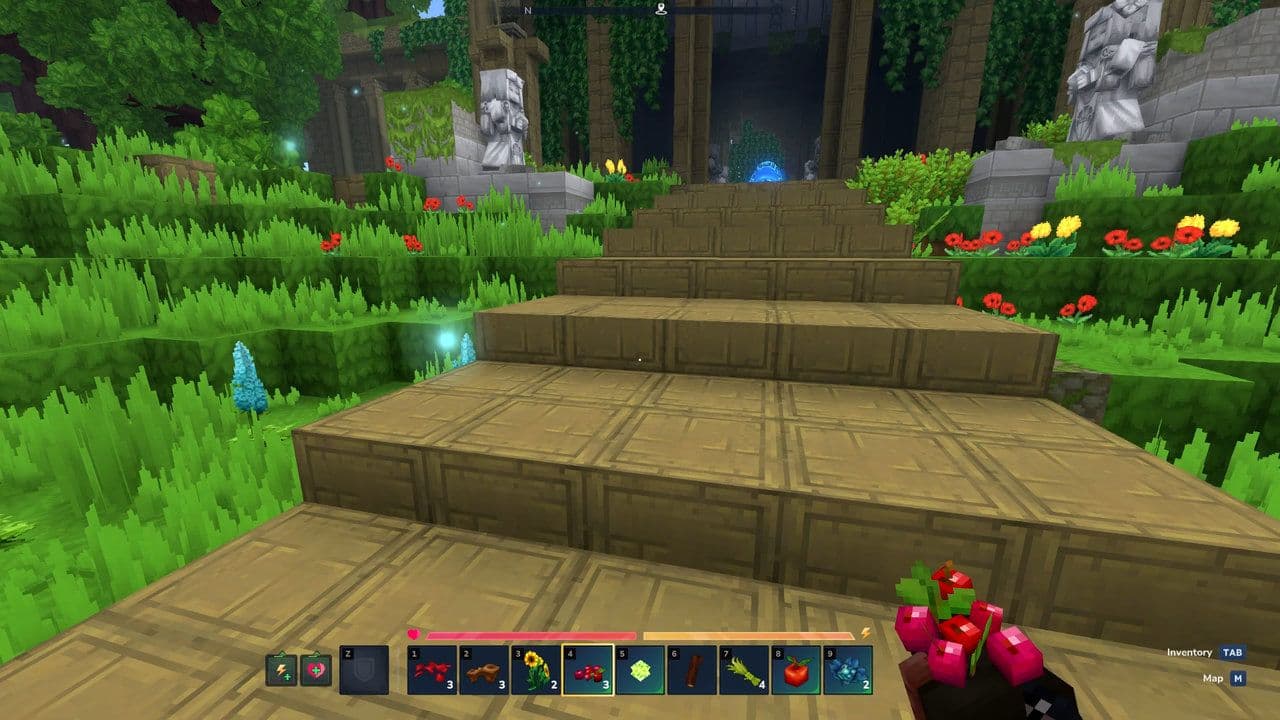Choose the green plant fiber bundle slot
Screen dimensions: 1280x720
pyautogui.click(x=744, y=670)
